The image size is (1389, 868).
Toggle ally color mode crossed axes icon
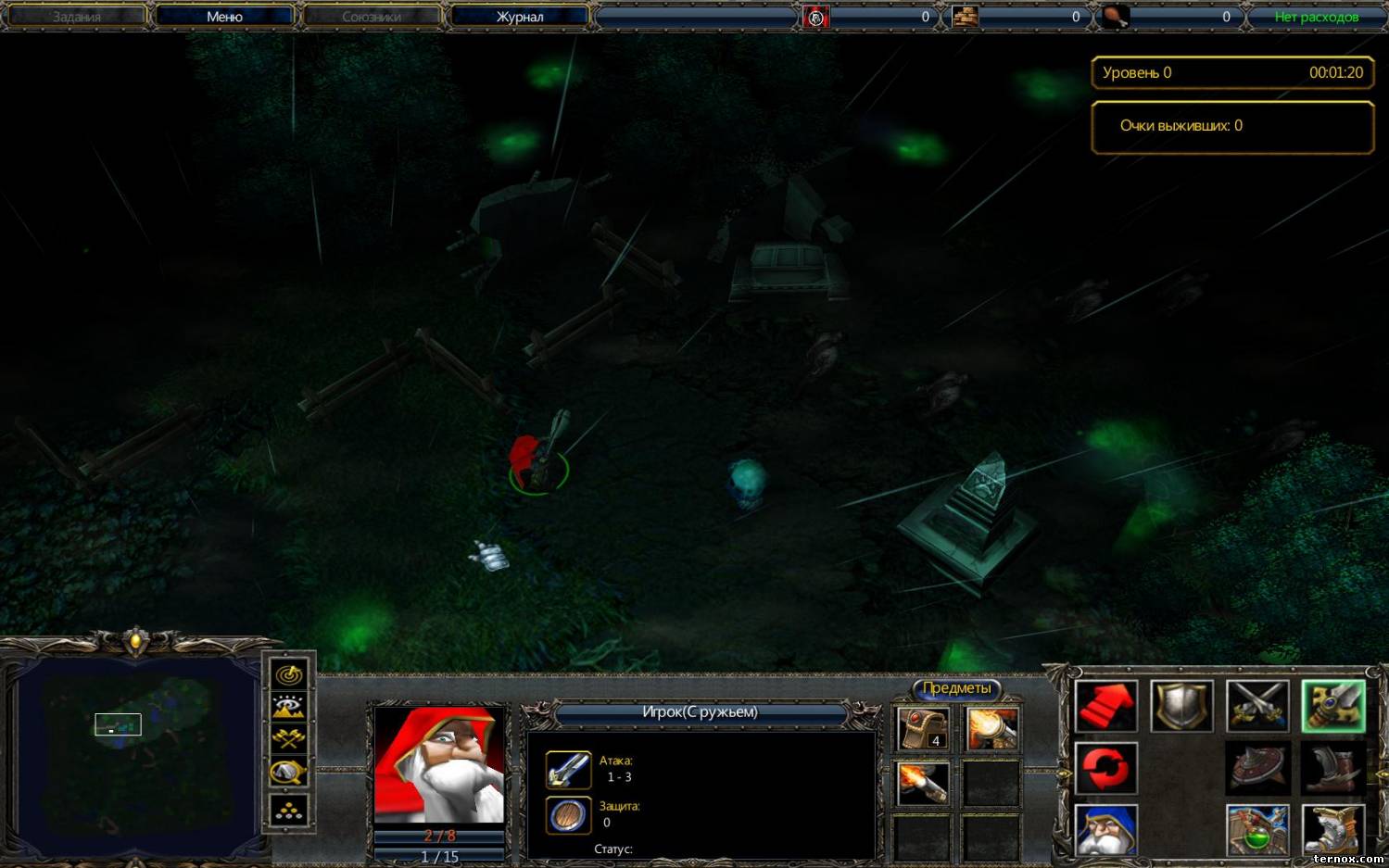288,739
